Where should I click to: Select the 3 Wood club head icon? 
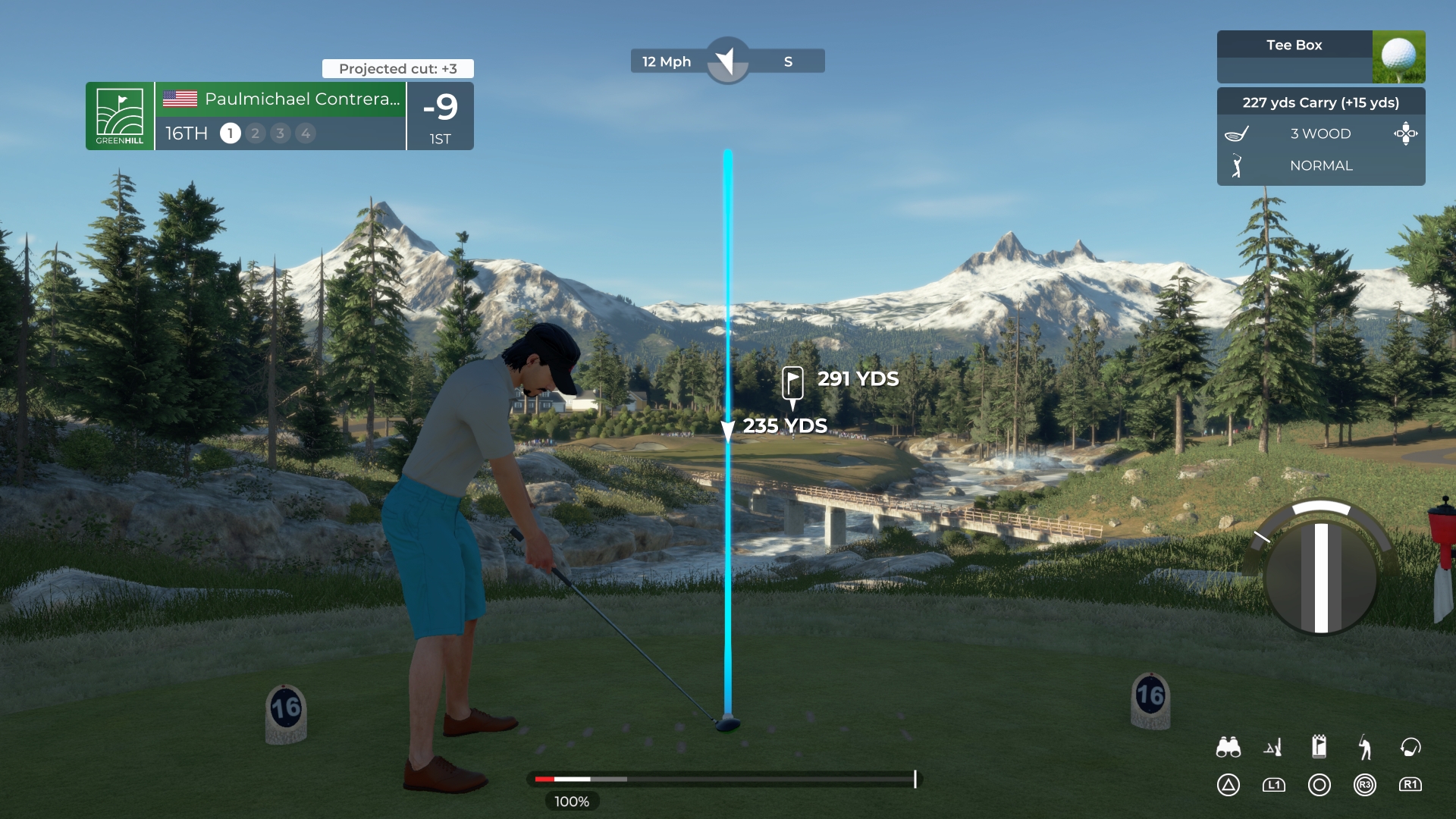click(1238, 133)
